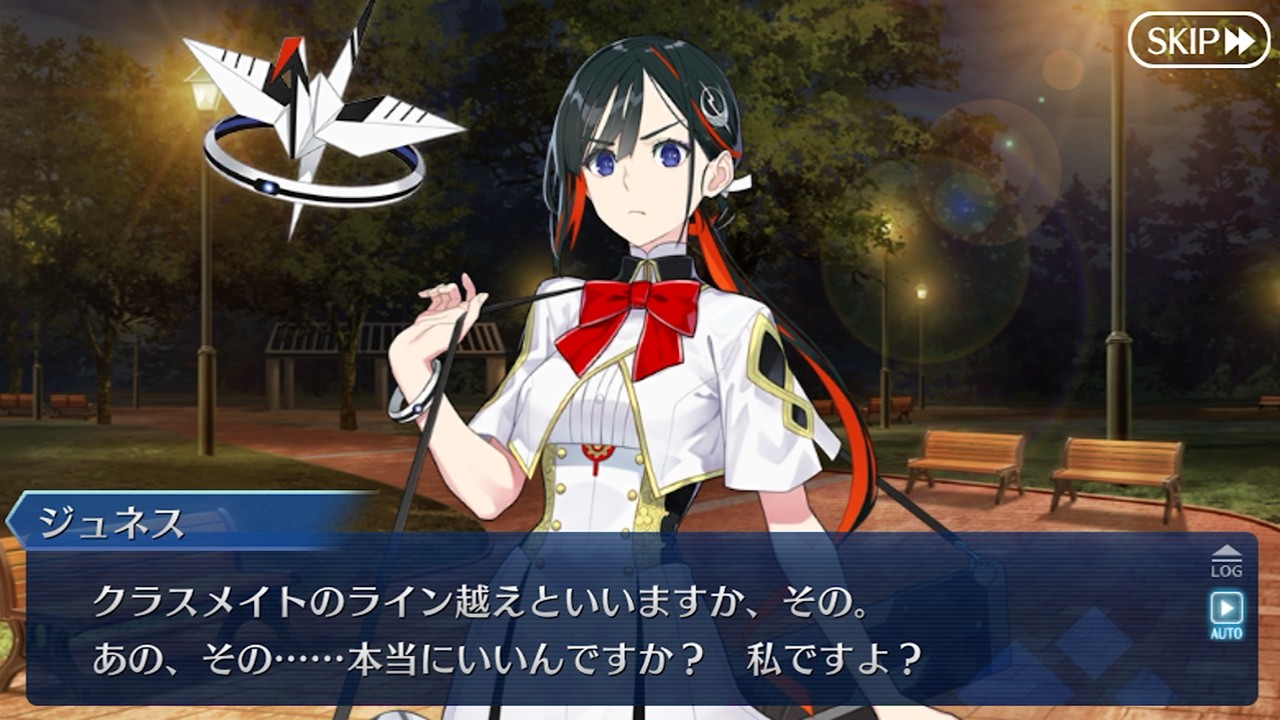Skip the story dialogue with SKIP
Screen dimensions: 1280x720
pyautogui.click(x=1198, y=40)
